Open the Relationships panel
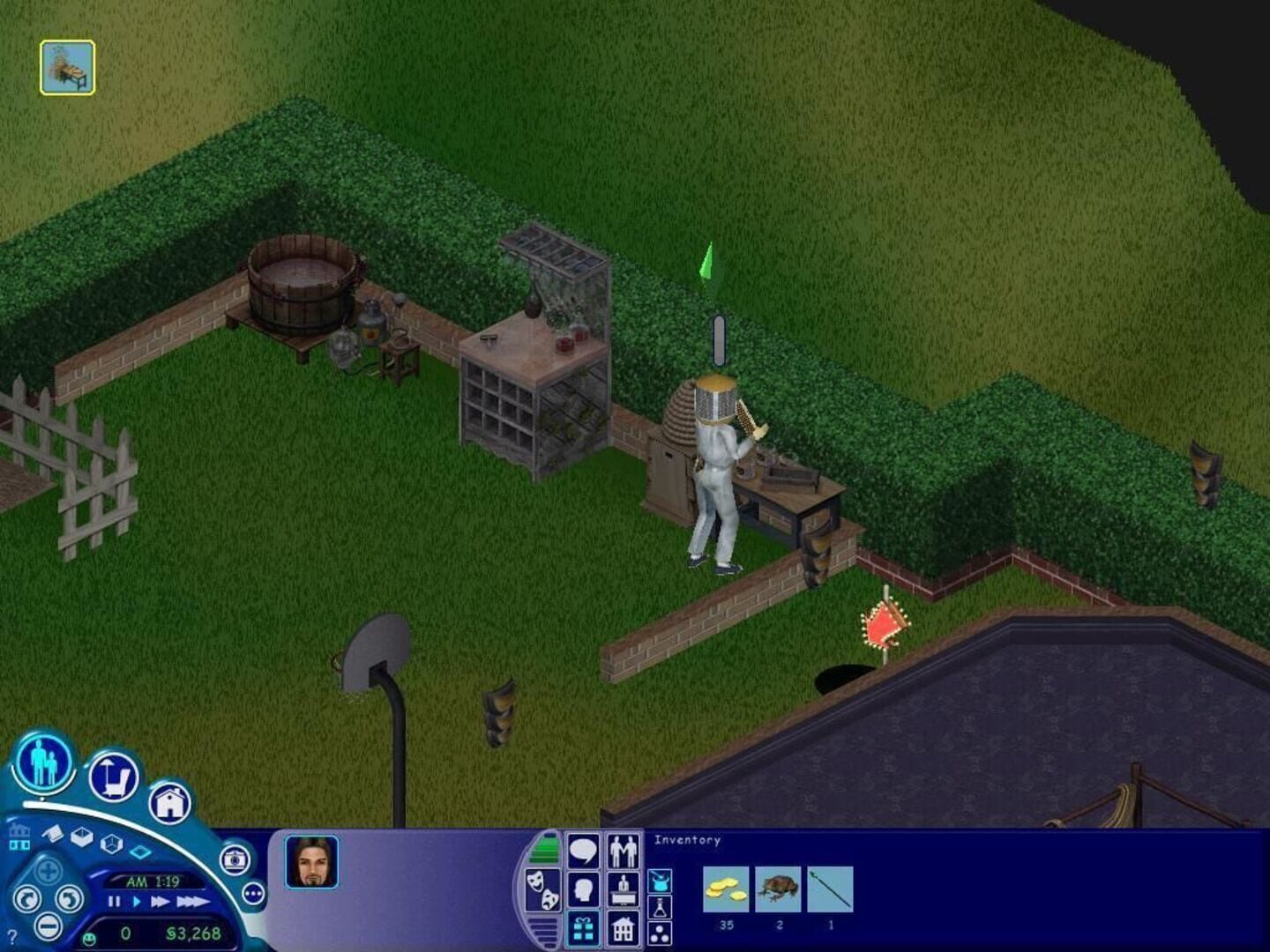Screen dimensions: 1270x952 (x=624, y=851)
